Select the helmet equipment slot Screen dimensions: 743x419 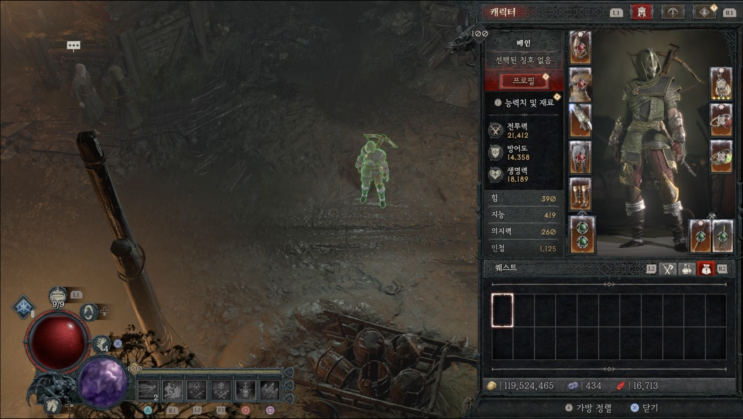[580, 48]
